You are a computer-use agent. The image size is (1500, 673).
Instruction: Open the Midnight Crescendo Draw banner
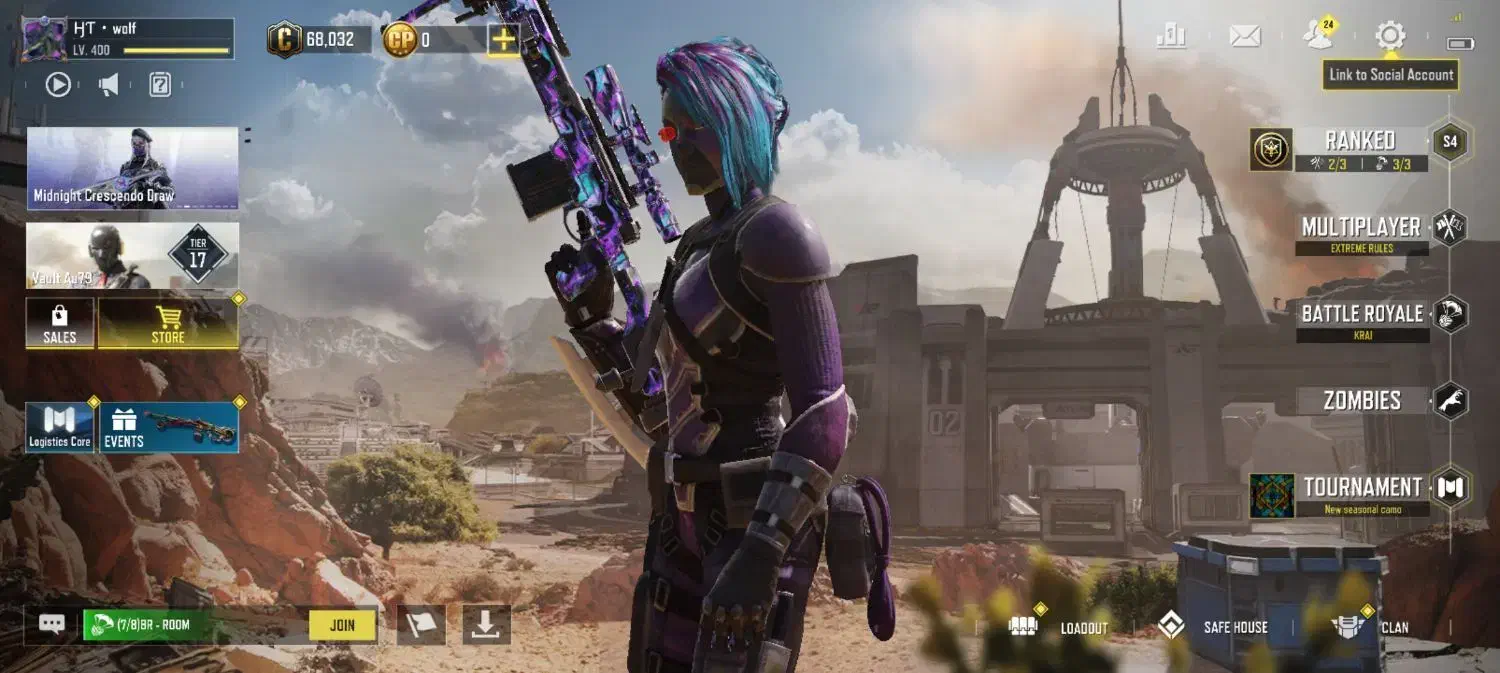pos(133,168)
